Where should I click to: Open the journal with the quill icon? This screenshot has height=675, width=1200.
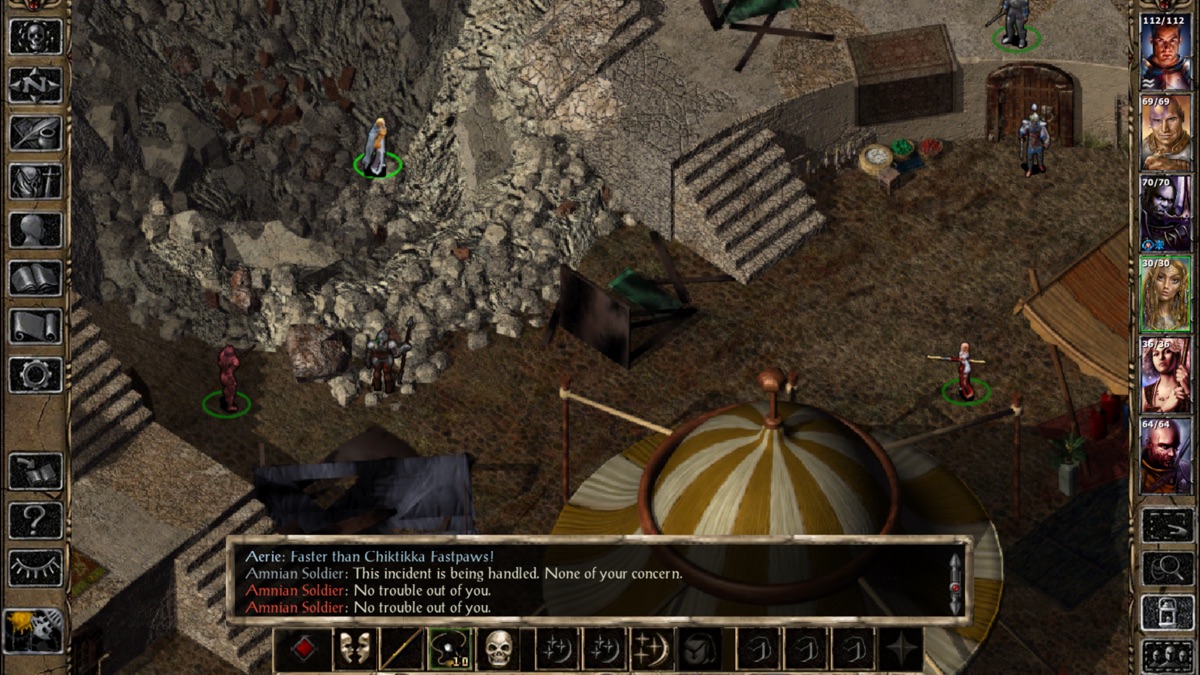click(x=35, y=133)
